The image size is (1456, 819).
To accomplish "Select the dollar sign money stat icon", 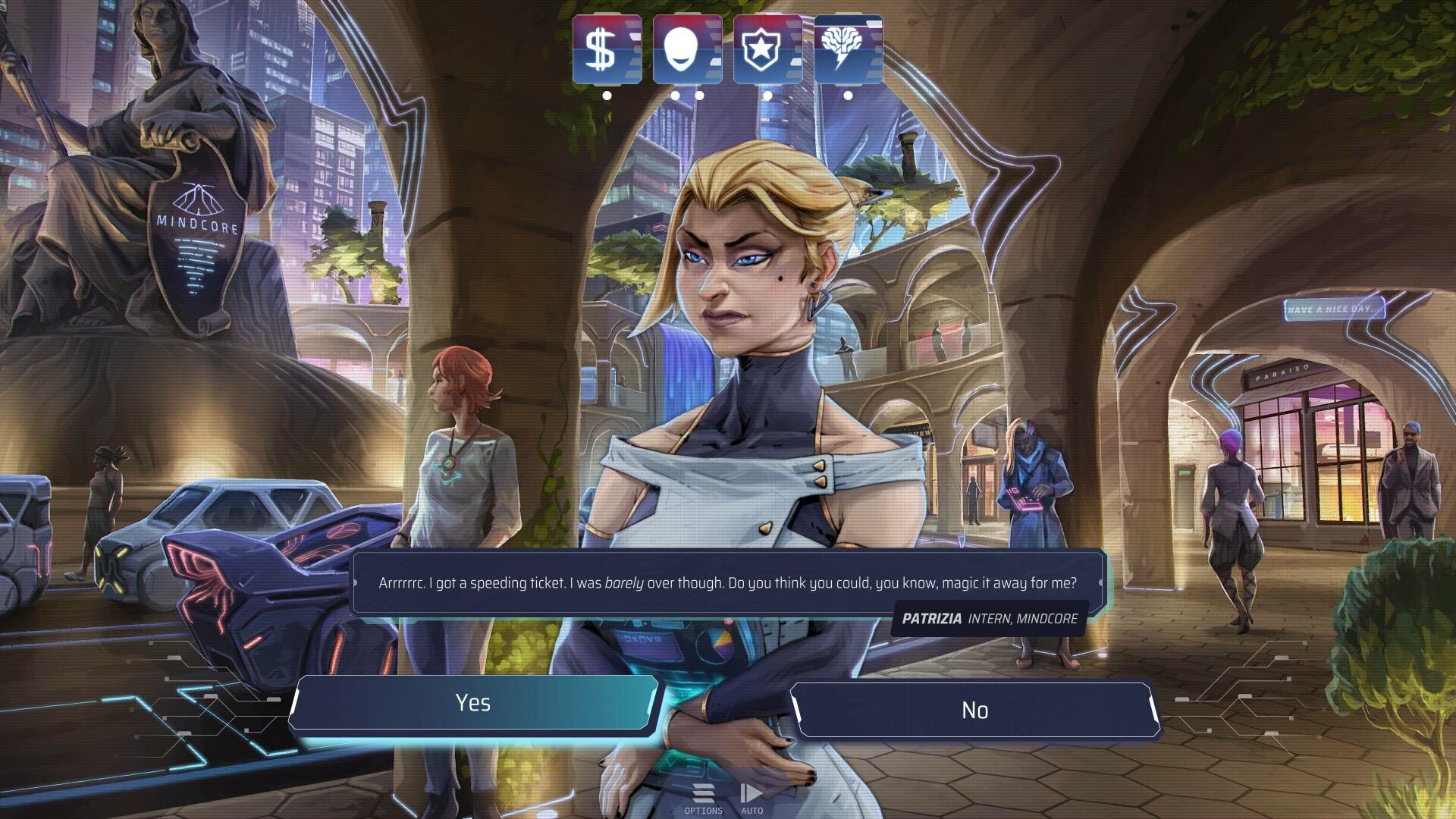I will (607, 49).
